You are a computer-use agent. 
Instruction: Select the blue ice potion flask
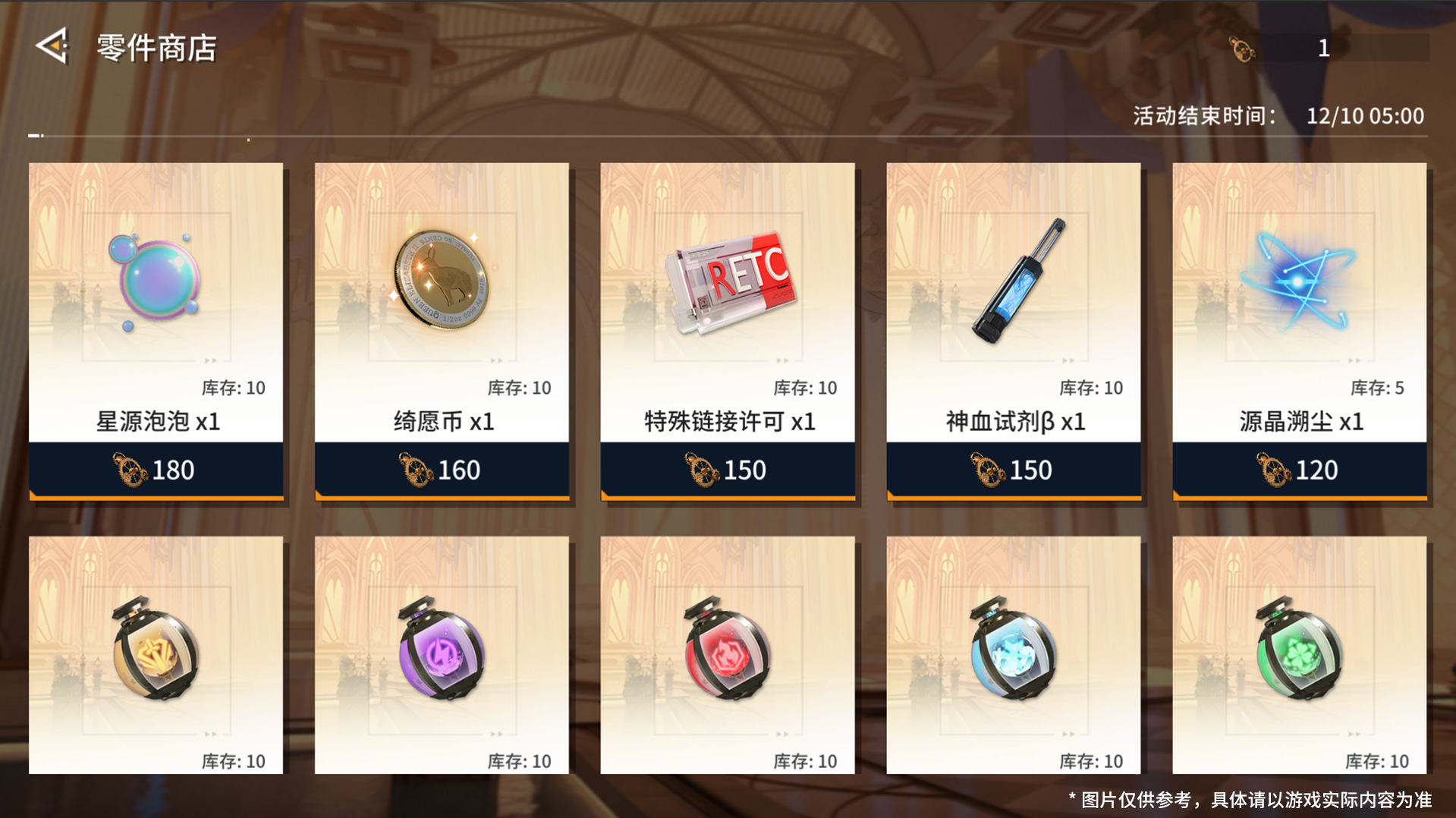click(1013, 656)
